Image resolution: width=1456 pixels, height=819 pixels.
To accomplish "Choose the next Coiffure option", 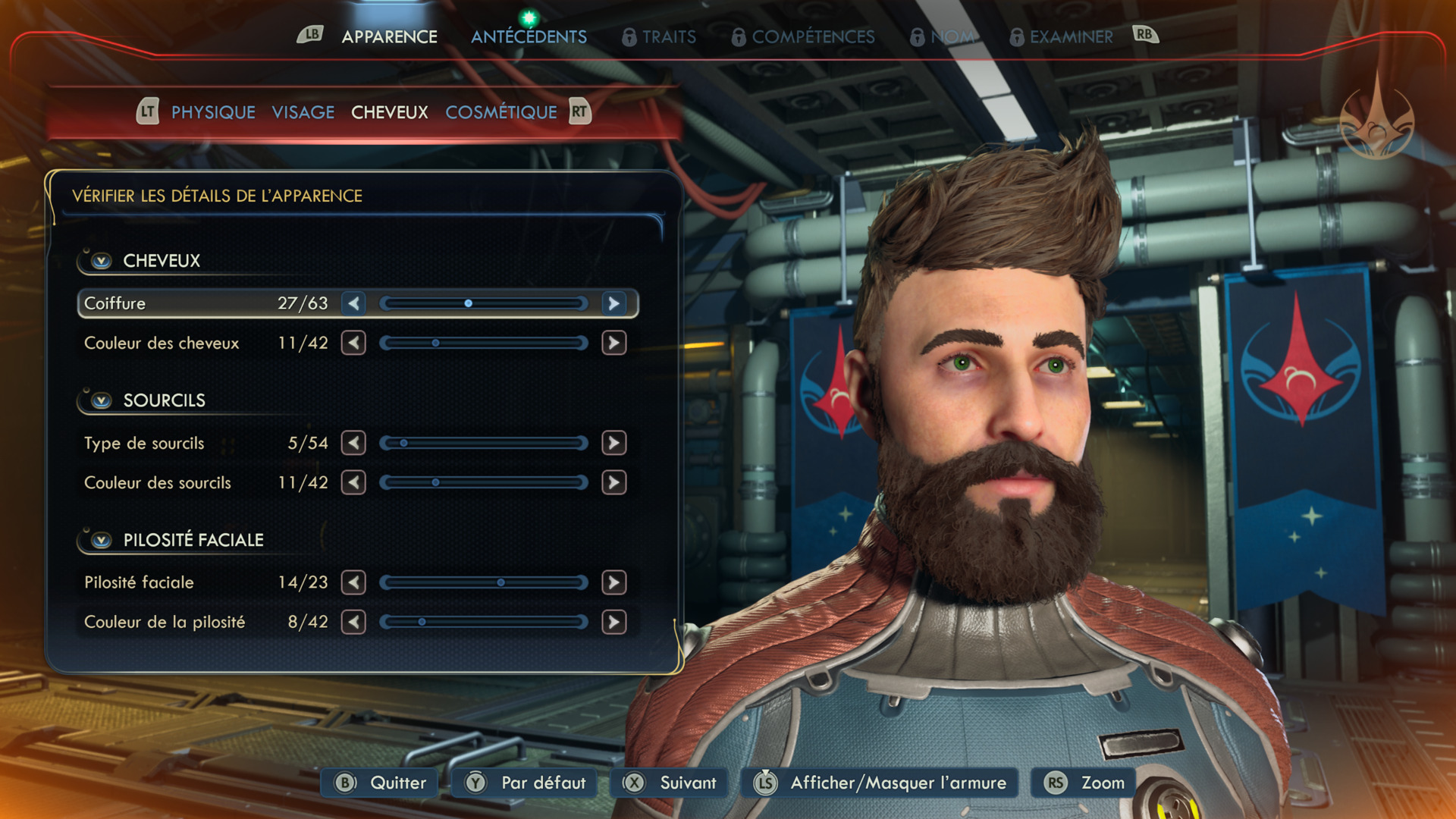I will 613,303.
